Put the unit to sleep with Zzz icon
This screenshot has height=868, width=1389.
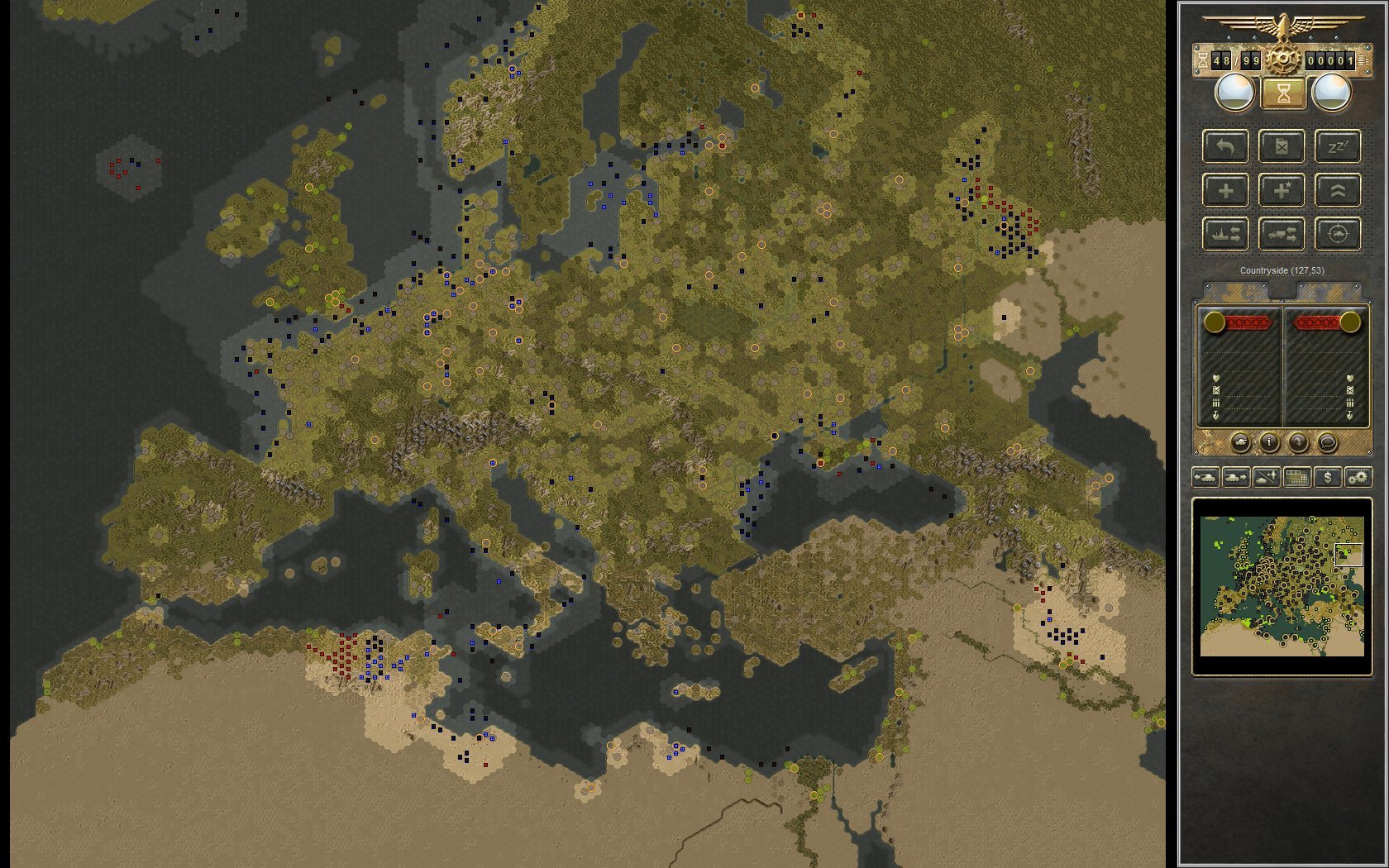1338,147
